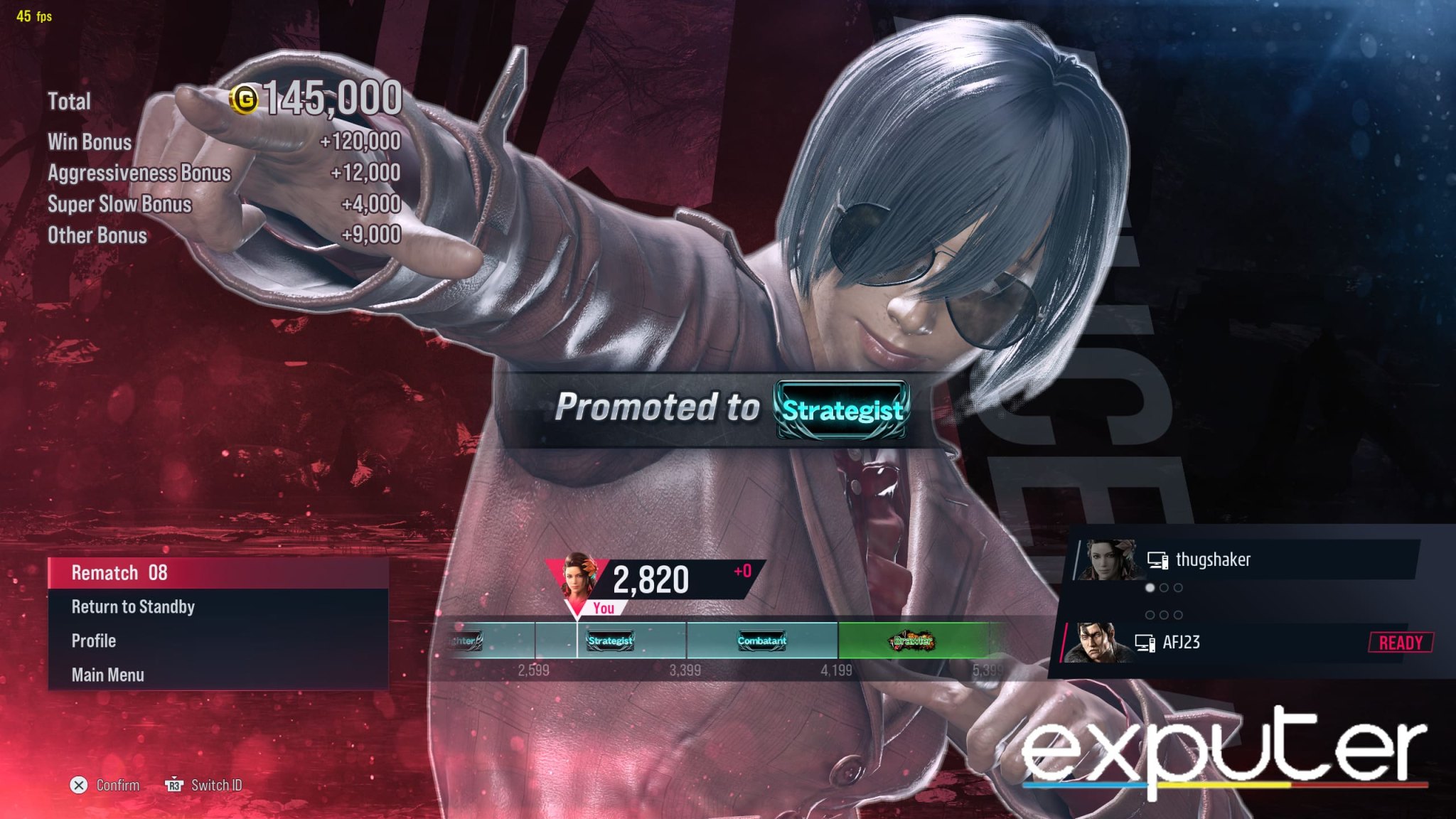Click the Combatant rank badge
1456x819 pixels.
pos(761,641)
